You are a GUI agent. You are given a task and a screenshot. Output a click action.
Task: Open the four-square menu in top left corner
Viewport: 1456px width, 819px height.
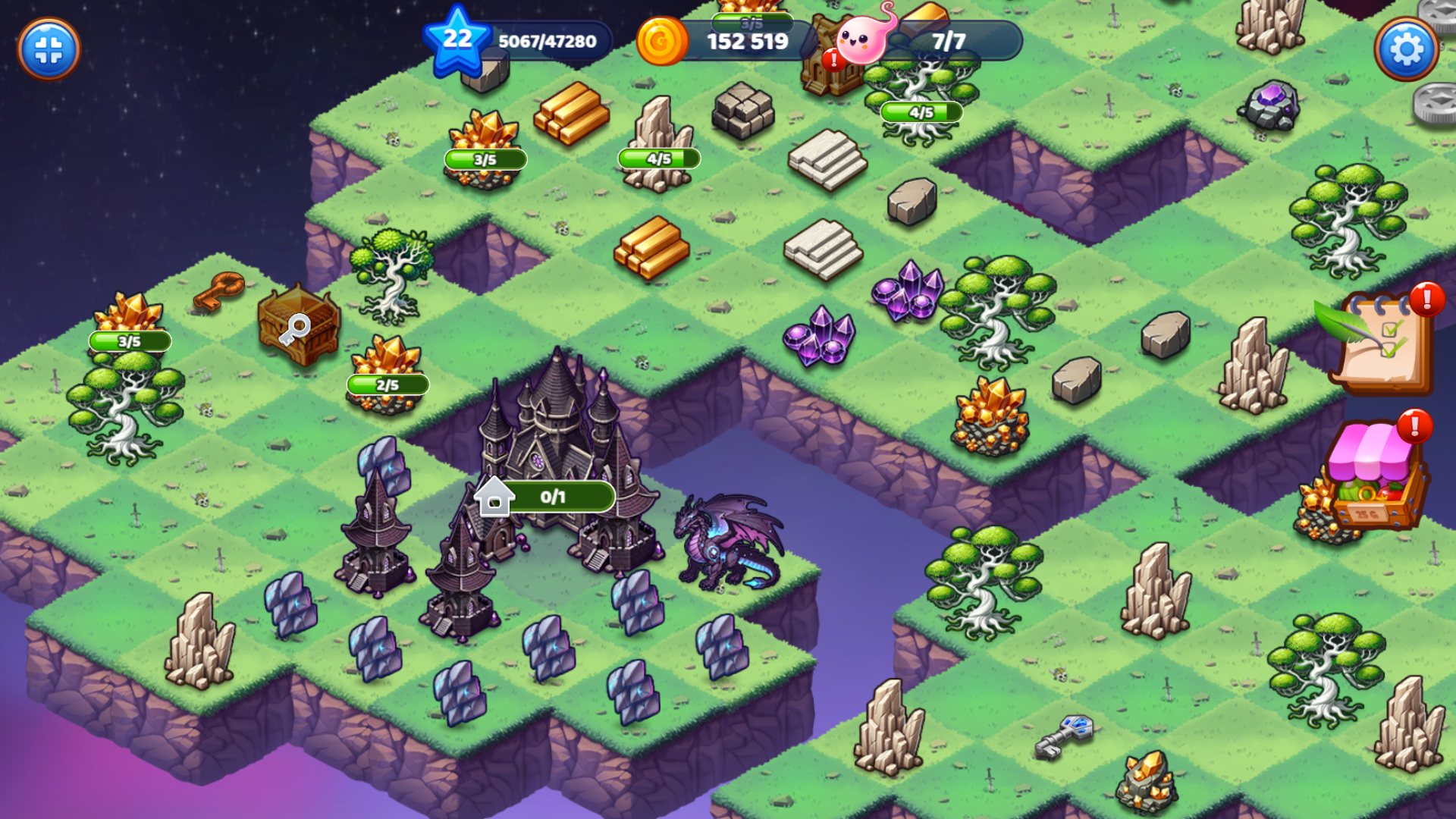[x=49, y=49]
